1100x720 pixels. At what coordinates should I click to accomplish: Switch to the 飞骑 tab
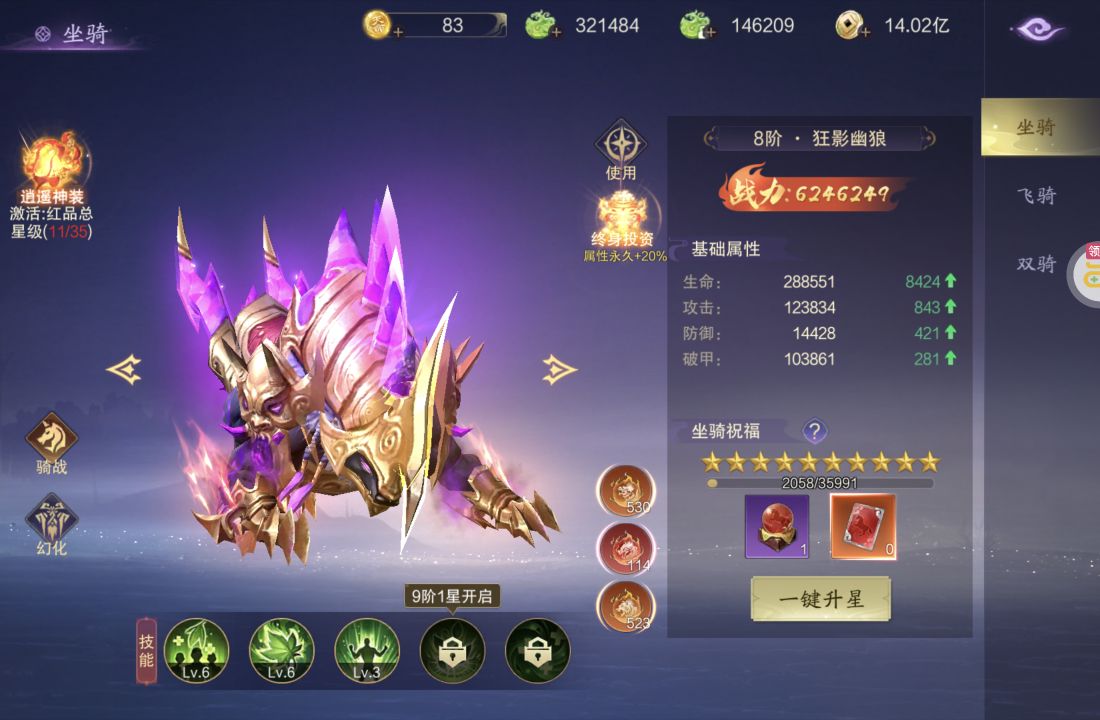[1036, 195]
